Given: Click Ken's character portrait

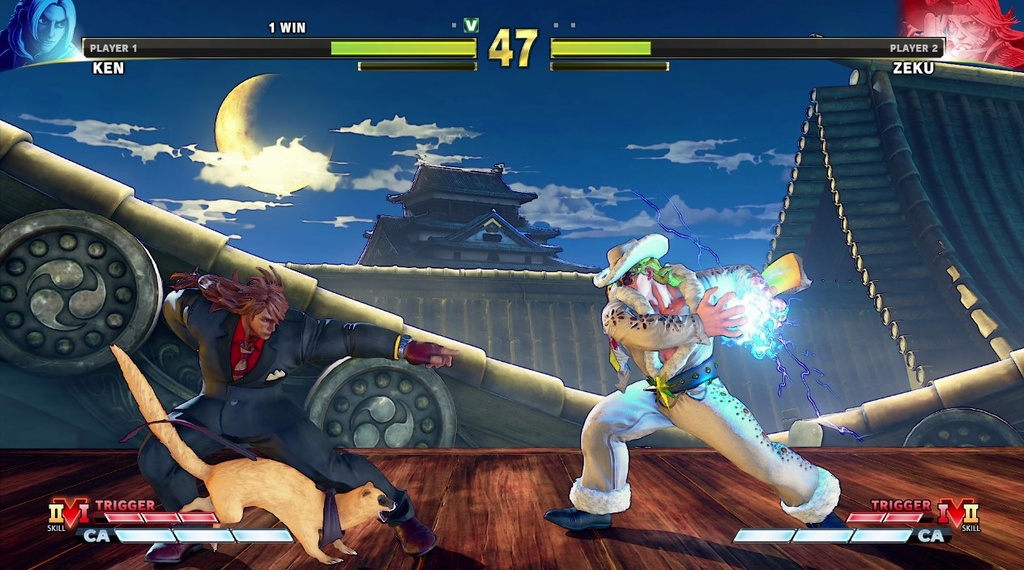Looking at the screenshot, I should click(40, 32).
